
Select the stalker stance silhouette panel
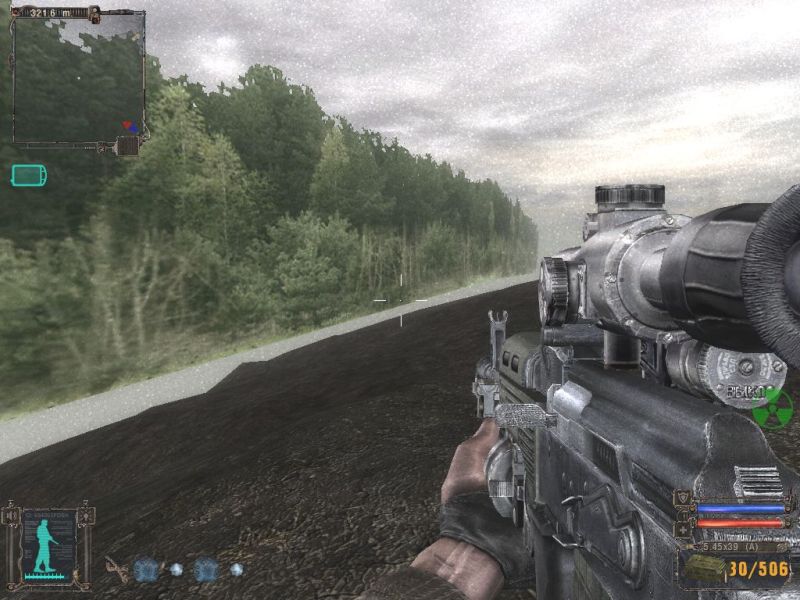click(49, 546)
